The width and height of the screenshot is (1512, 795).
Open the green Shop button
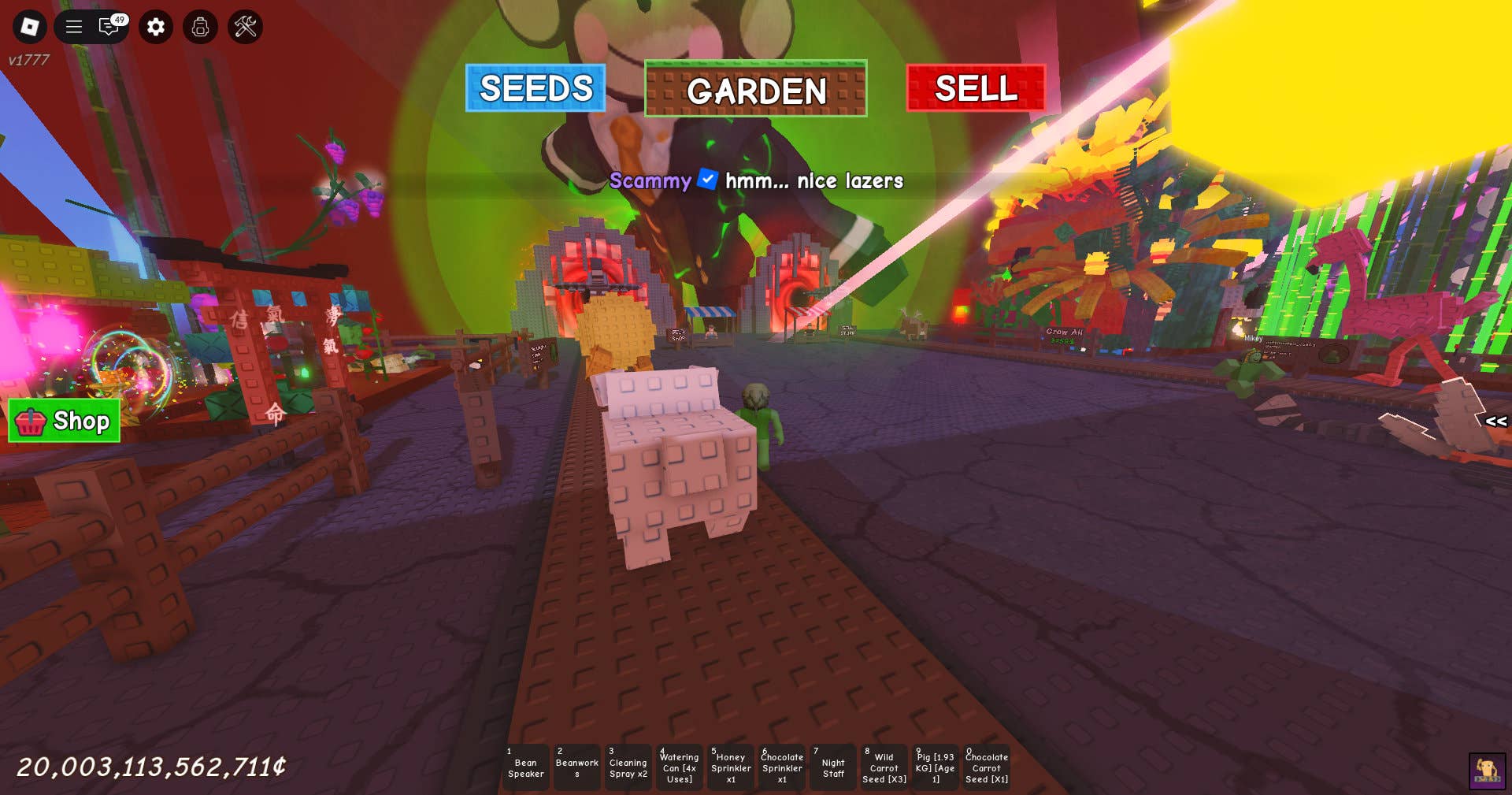[65, 421]
